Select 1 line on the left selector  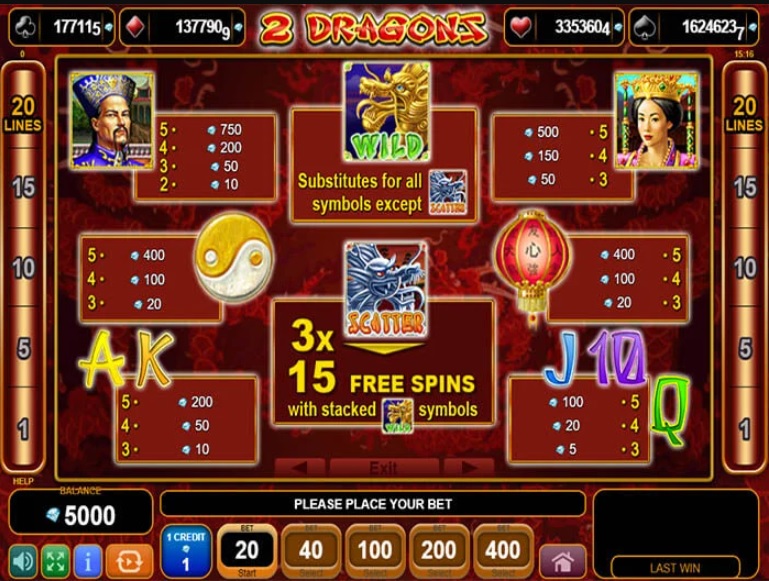pyautogui.click(x=22, y=430)
